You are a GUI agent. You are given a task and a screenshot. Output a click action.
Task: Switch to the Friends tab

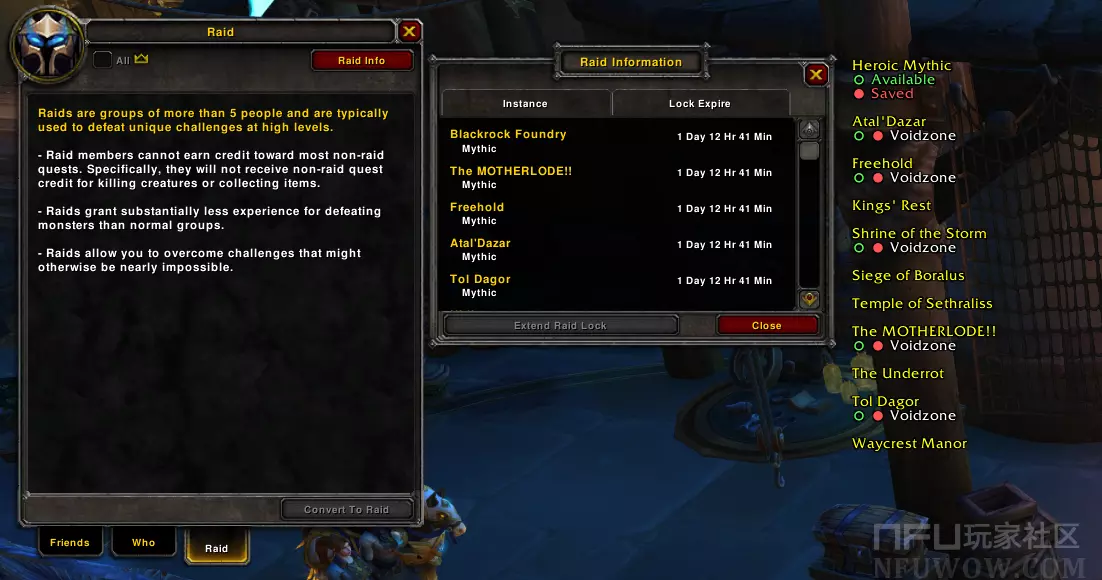click(x=70, y=543)
